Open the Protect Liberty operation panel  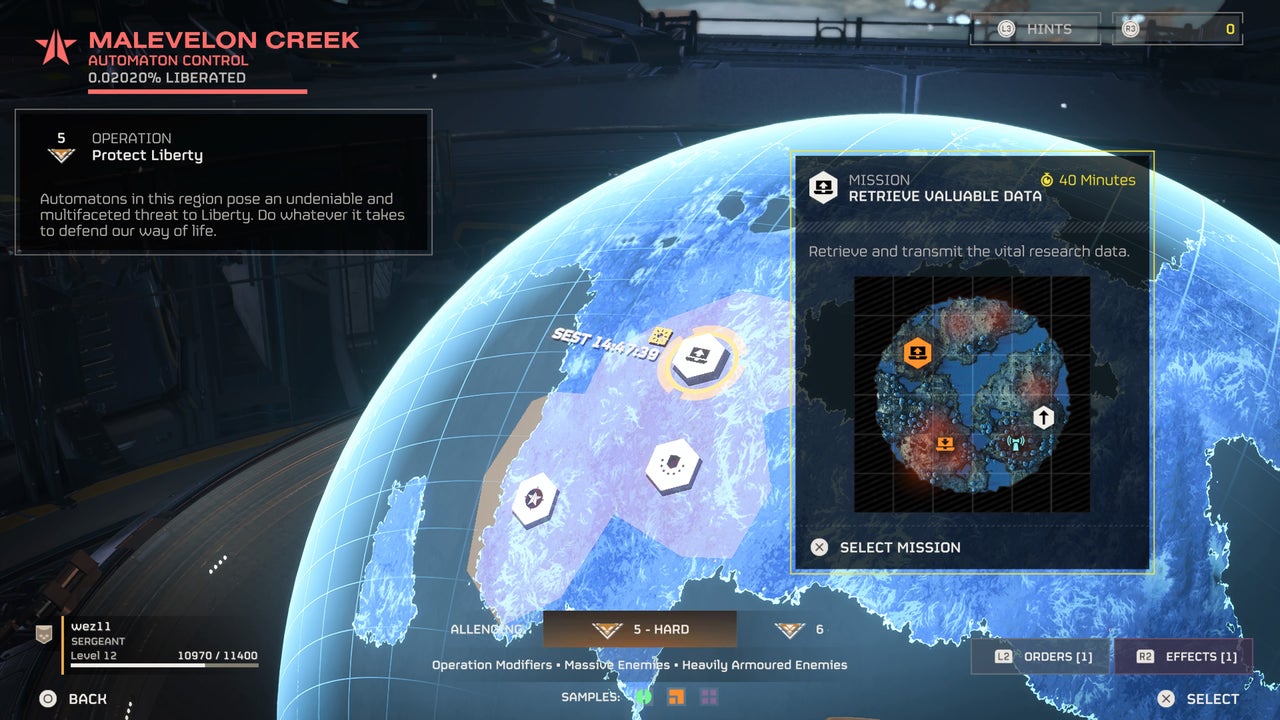pyautogui.click(x=223, y=182)
